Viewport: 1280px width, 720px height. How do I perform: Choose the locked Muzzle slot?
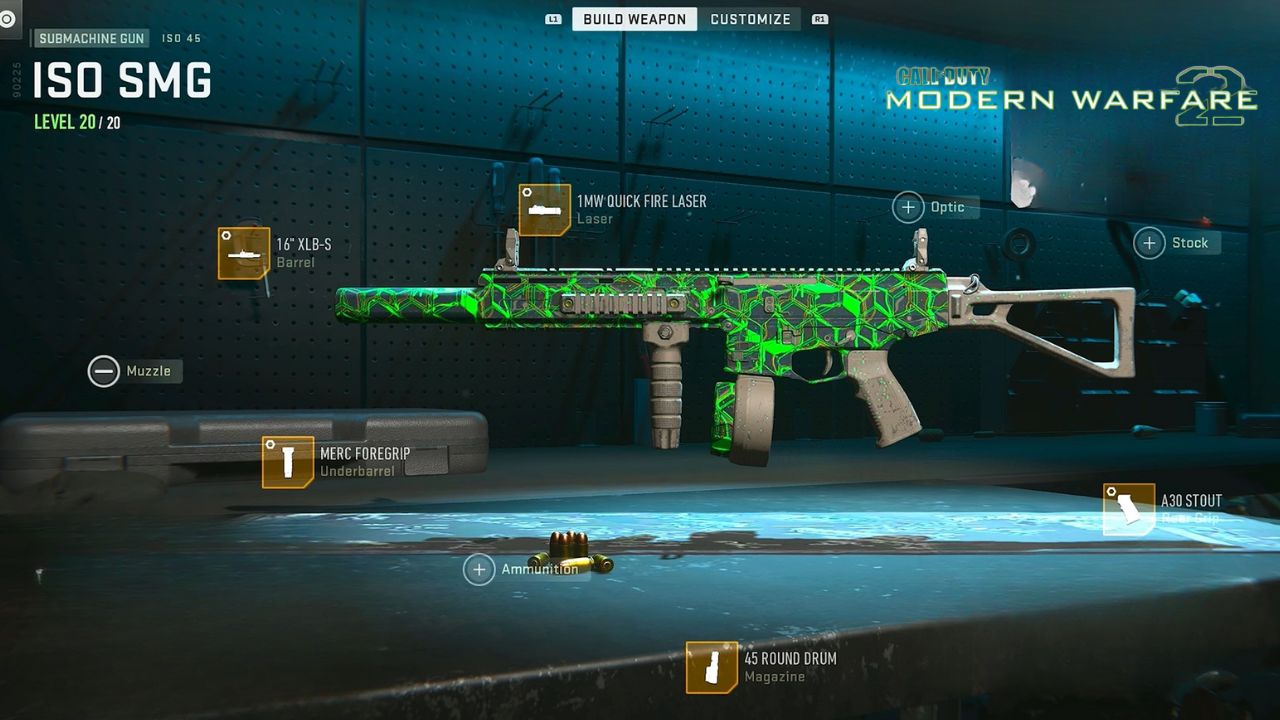click(x=104, y=371)
